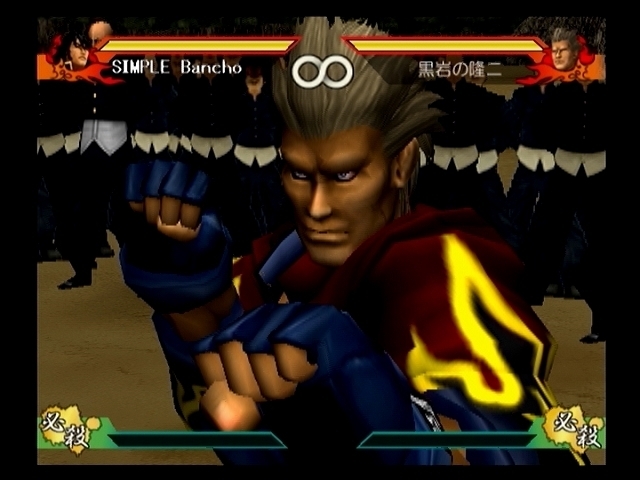Select 黒岩の隆二's grey-haired character portrait
The height and width of the screenshot is (480, 640).
tap(567, 52)
